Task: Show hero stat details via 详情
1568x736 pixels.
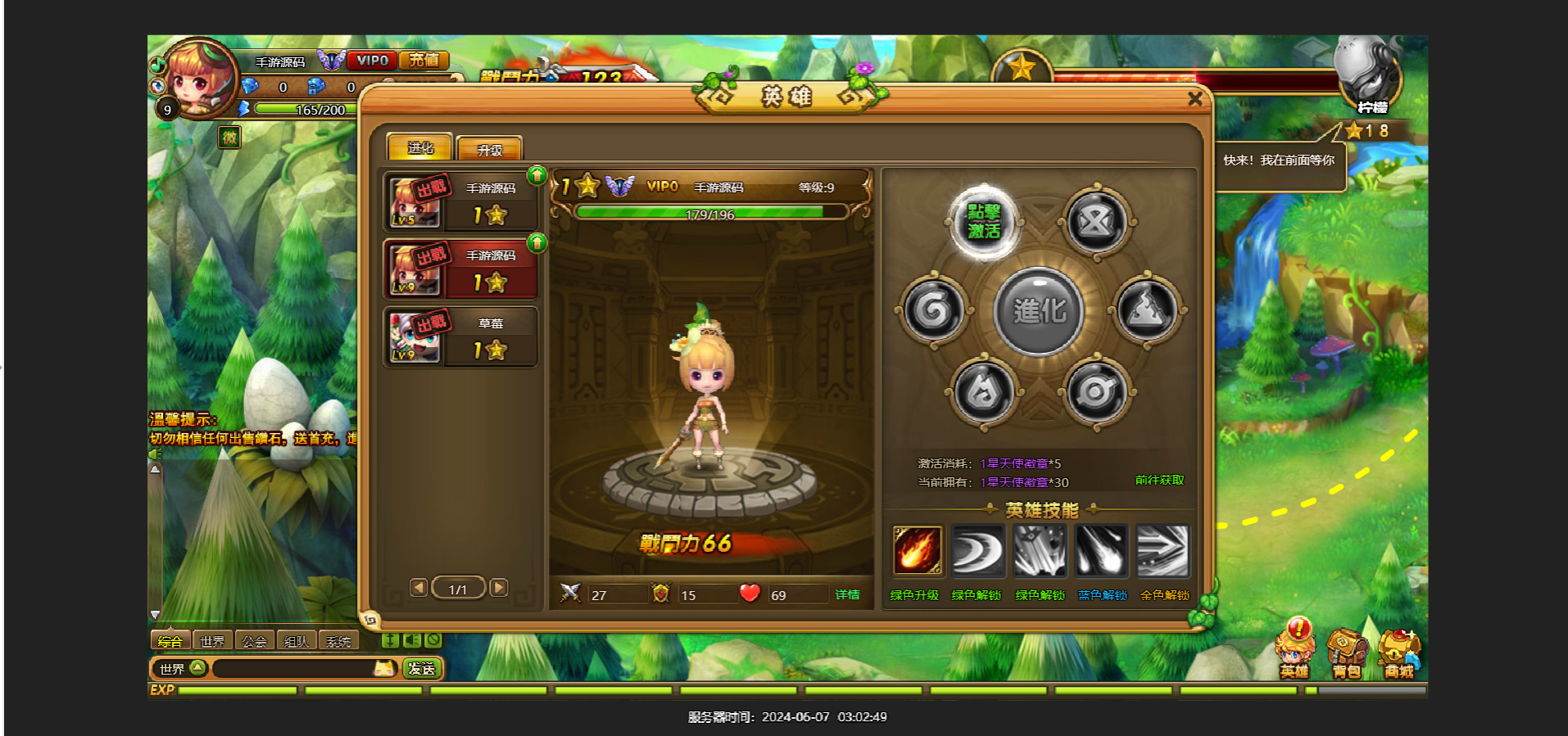Action: point(847,594)
